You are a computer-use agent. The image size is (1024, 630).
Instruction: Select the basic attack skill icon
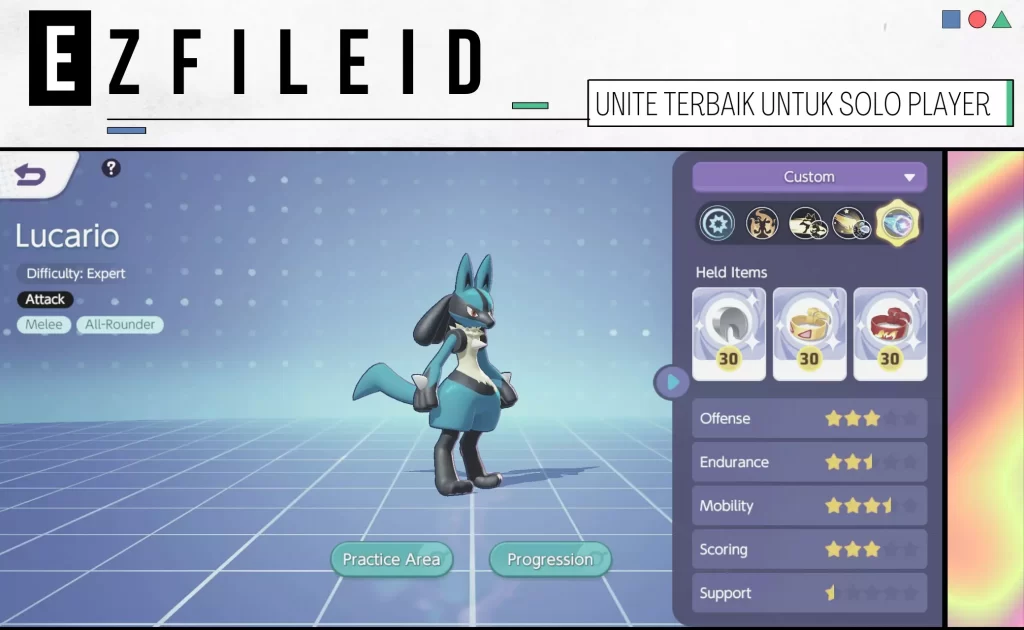(717, 224)
